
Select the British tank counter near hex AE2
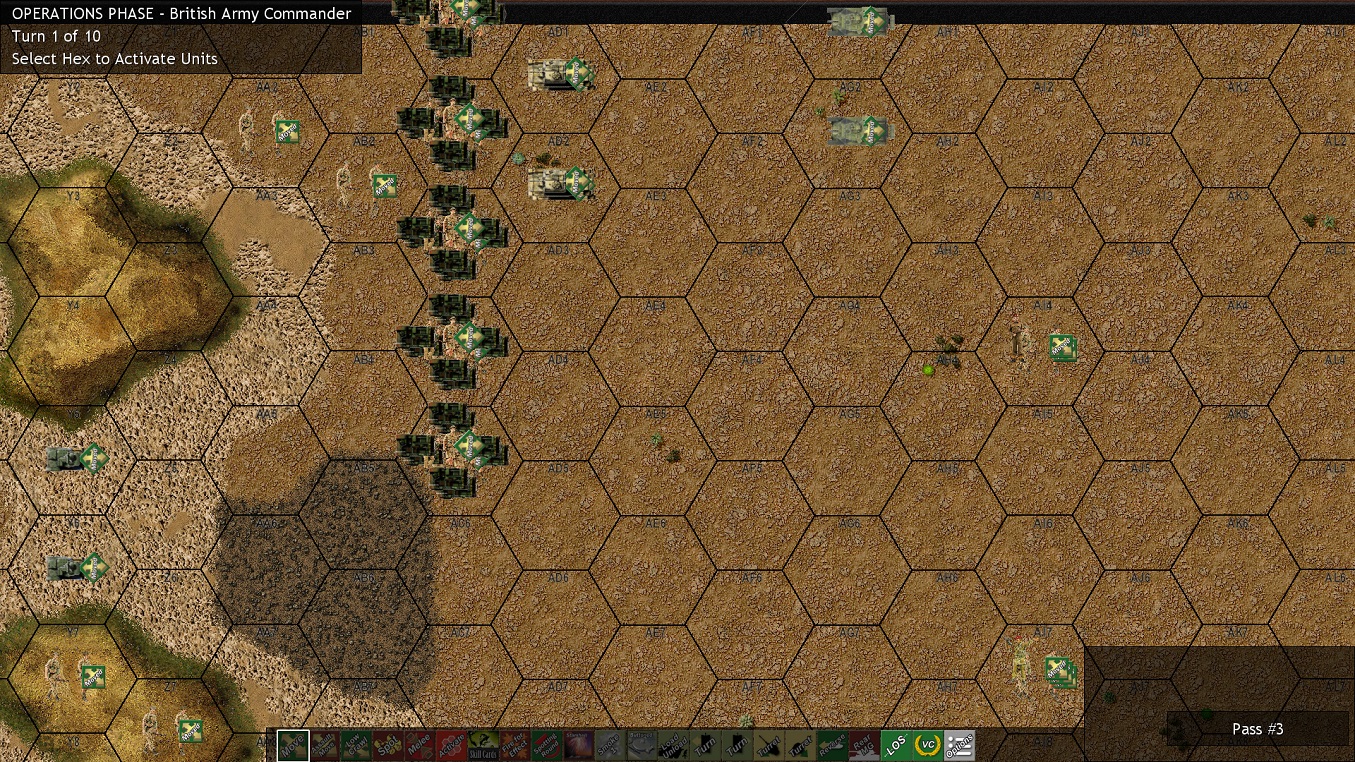point(559,73)
